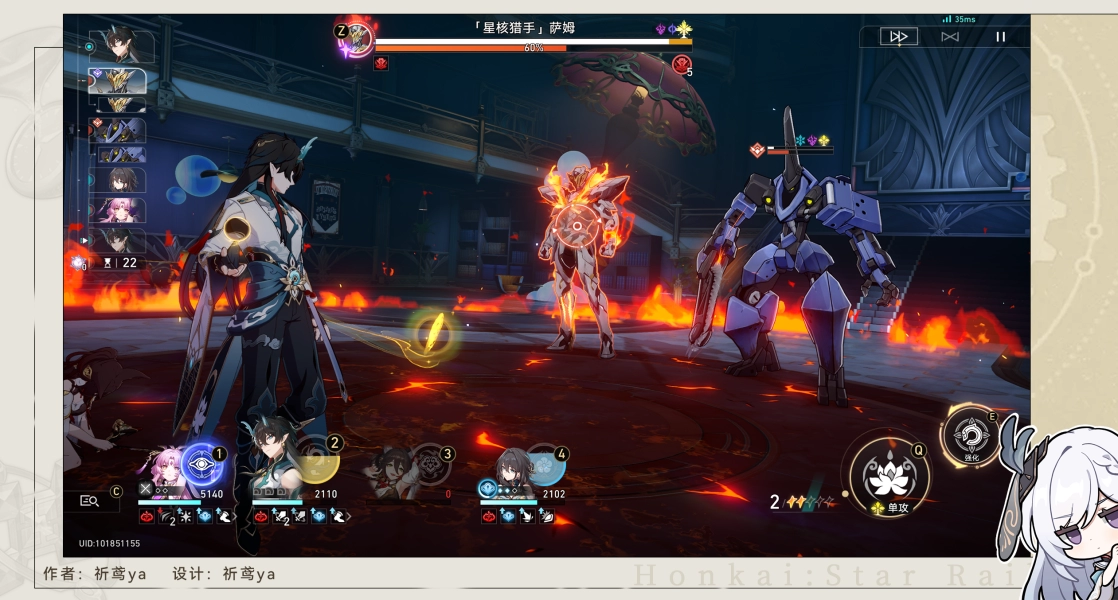Open the battle details magnifier button
Screen dimensions: 1118x600
(x=90, y=501)
